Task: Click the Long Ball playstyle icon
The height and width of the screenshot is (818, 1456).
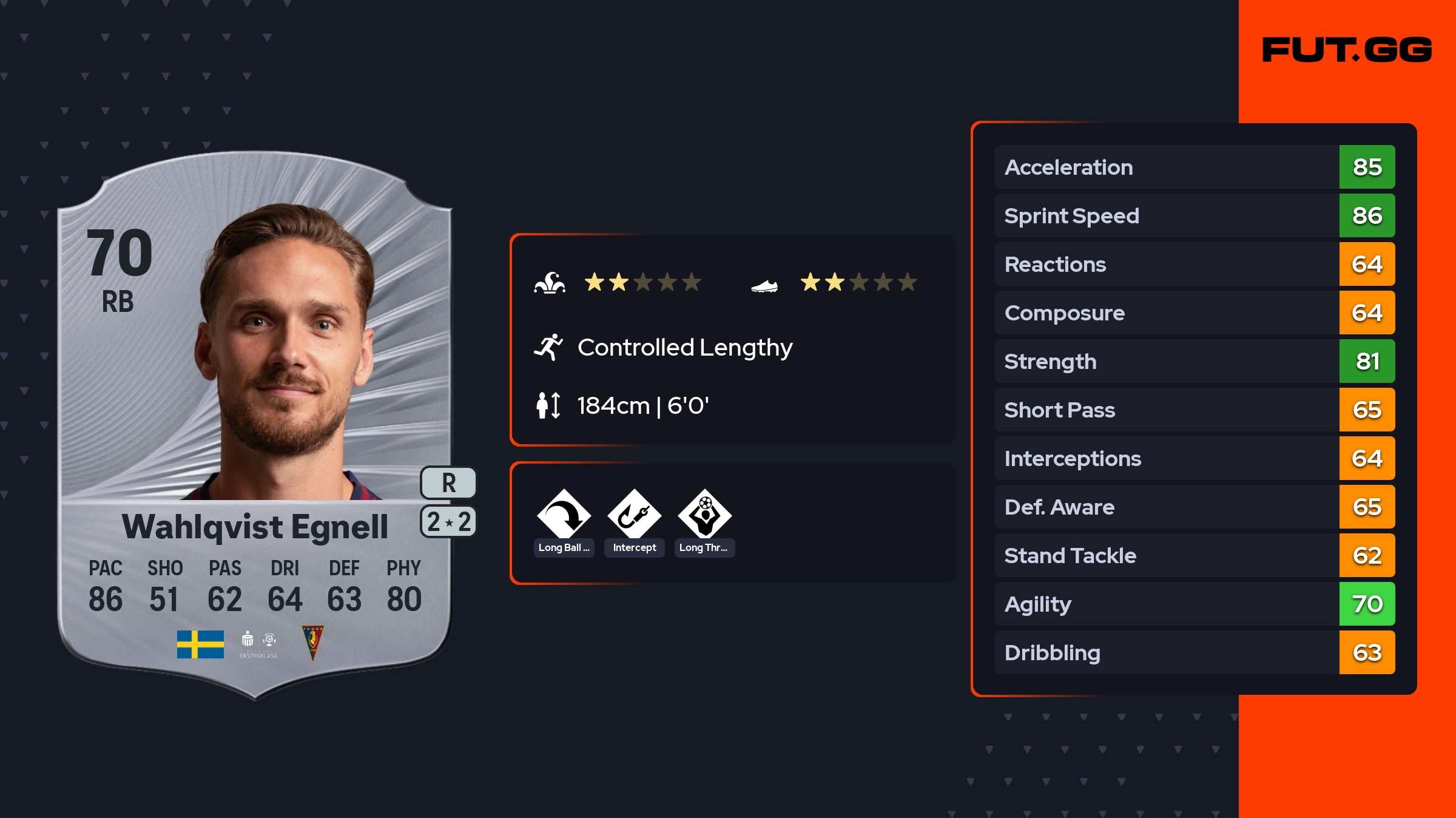Action: [564, 516]
